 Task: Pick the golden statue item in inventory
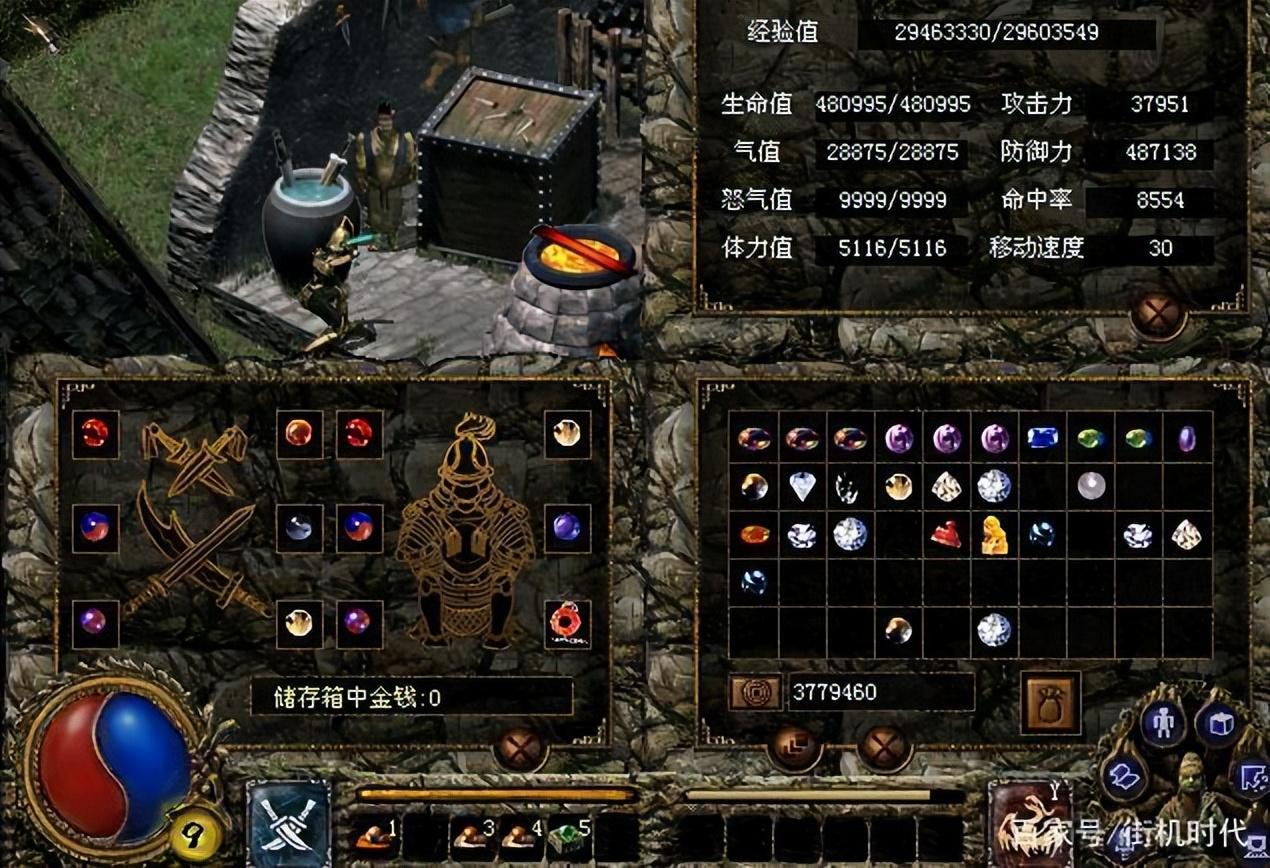tap(994, 535)
